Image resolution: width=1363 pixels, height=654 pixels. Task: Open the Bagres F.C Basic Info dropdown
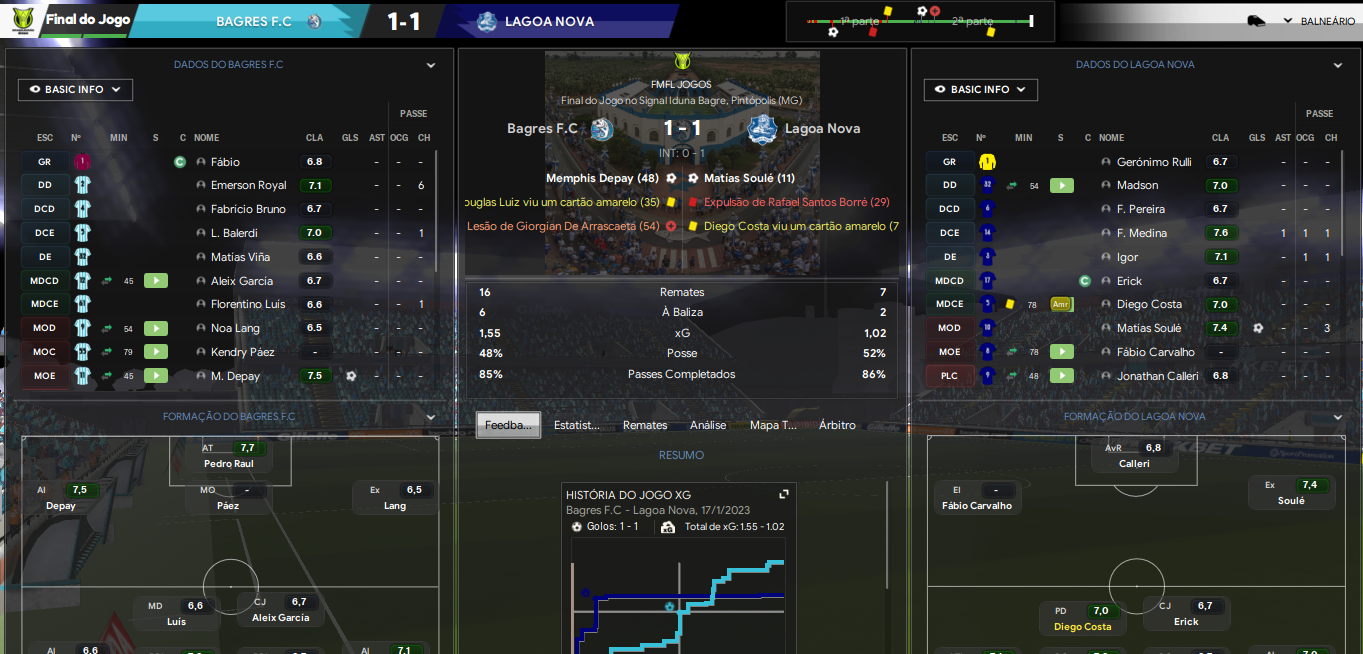75,90
